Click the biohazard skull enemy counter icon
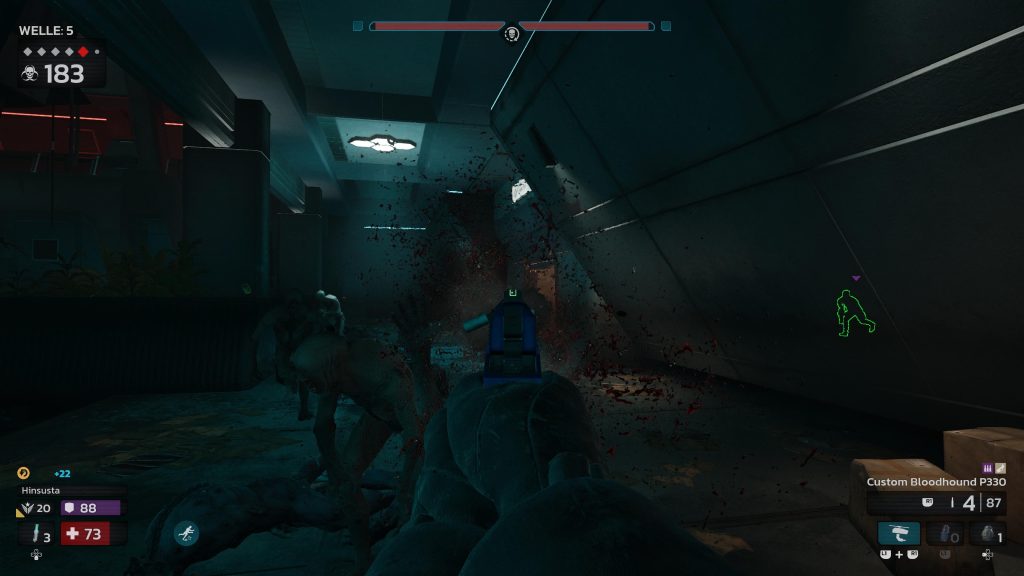Image resolution: width=1024 pixels, height=576 pixels. click(30, 74)
